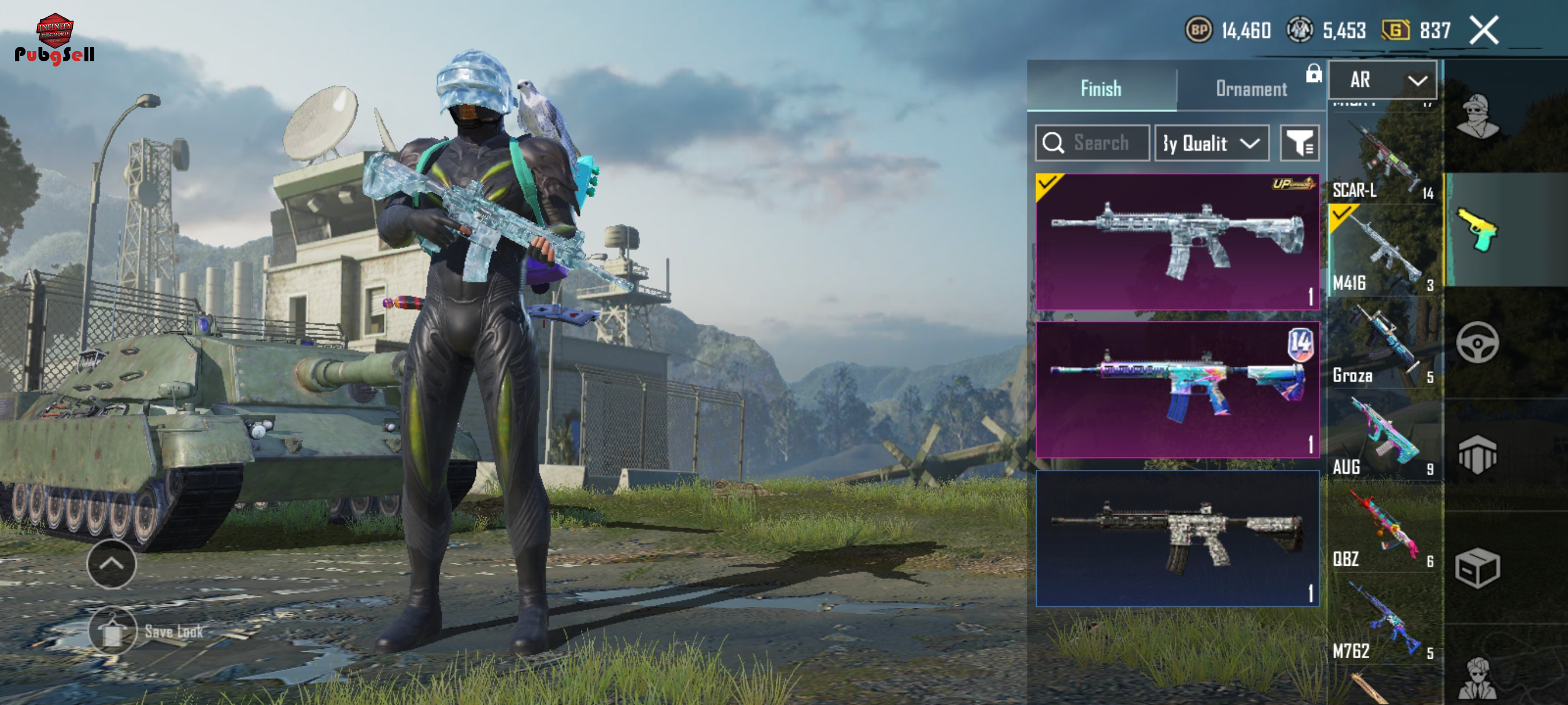Close the inventory with the X button
1568x705 pixels.
tap(1484, 31)
